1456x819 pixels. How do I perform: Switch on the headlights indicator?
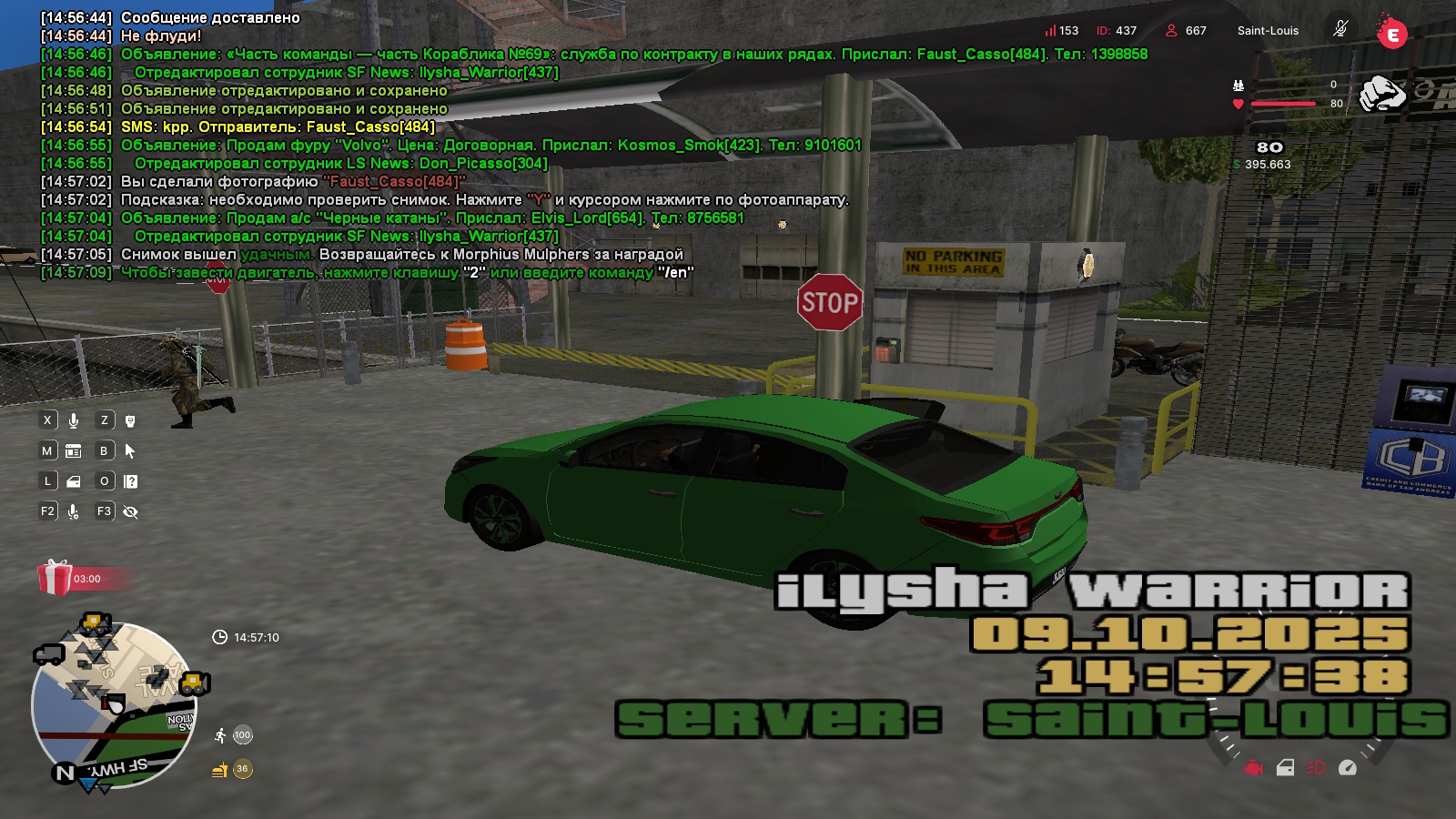click(x=1316, y=768)
